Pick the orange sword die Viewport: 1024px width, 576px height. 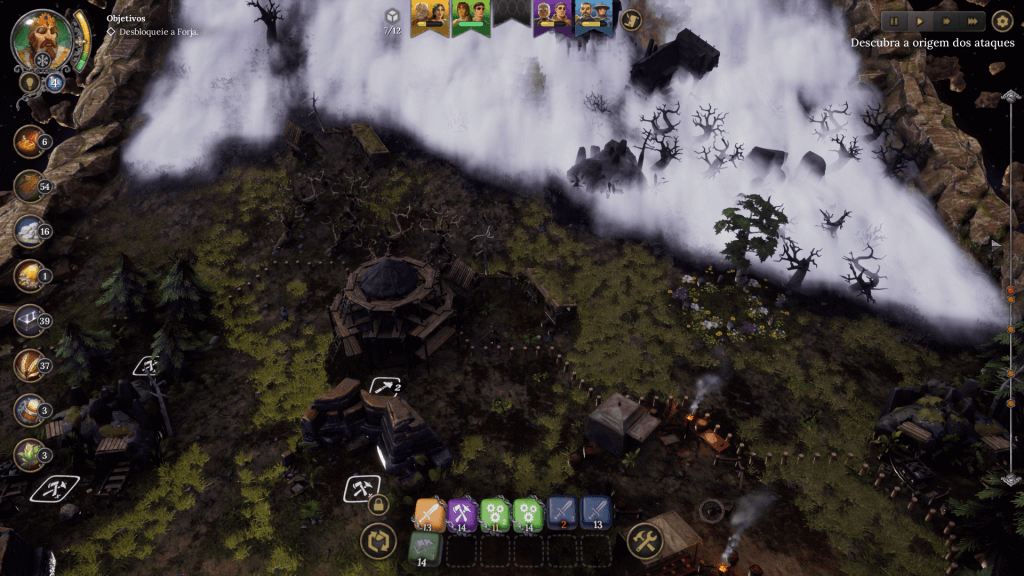pos(430,514)
